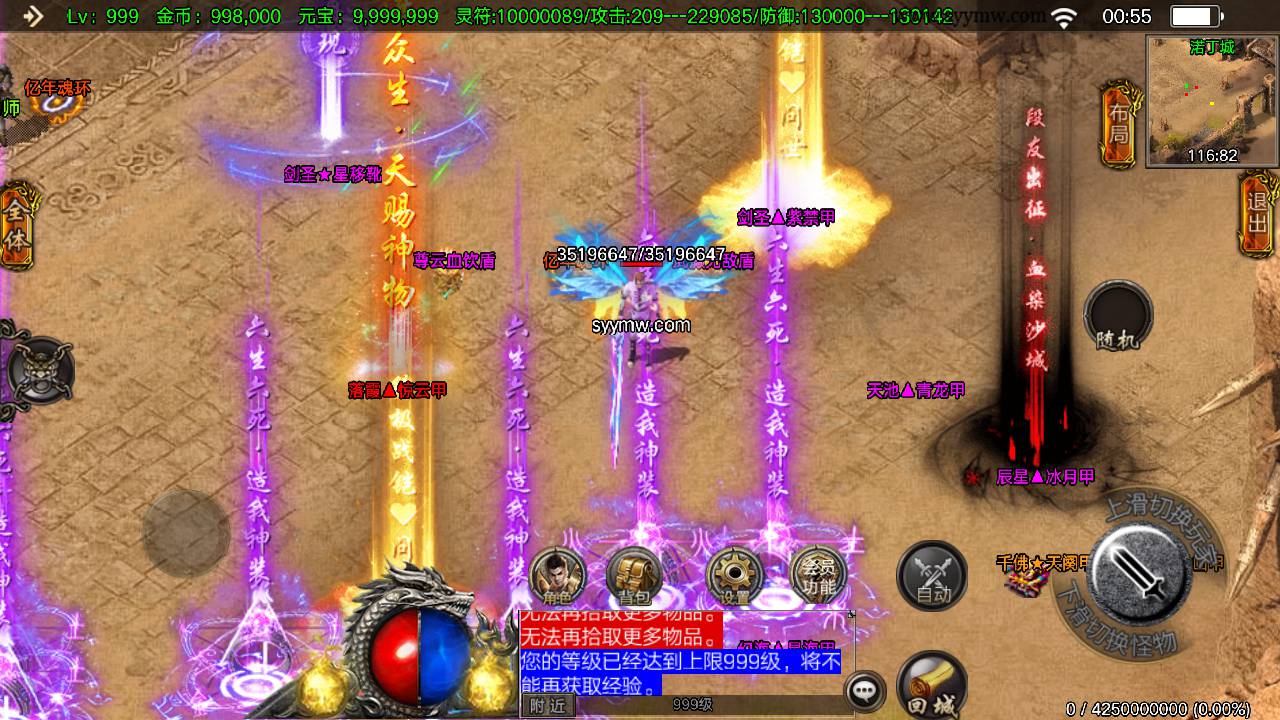This screenshot has width=1280, height=720.
Task: Open the 设置 gear settings
Action: (x=735, y=576)
